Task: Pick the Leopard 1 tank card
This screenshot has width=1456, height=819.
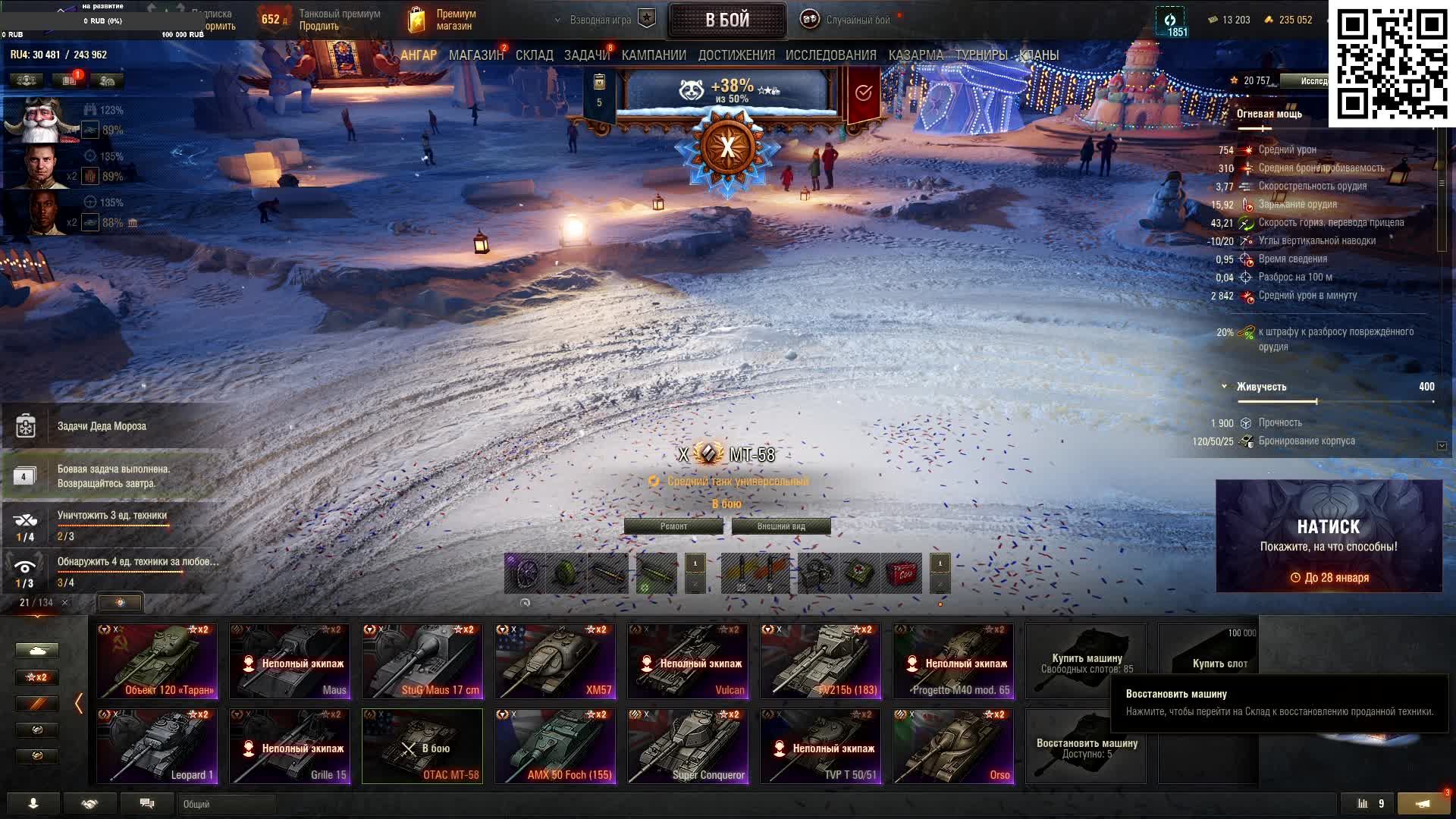Action: [x=157, y=745]
